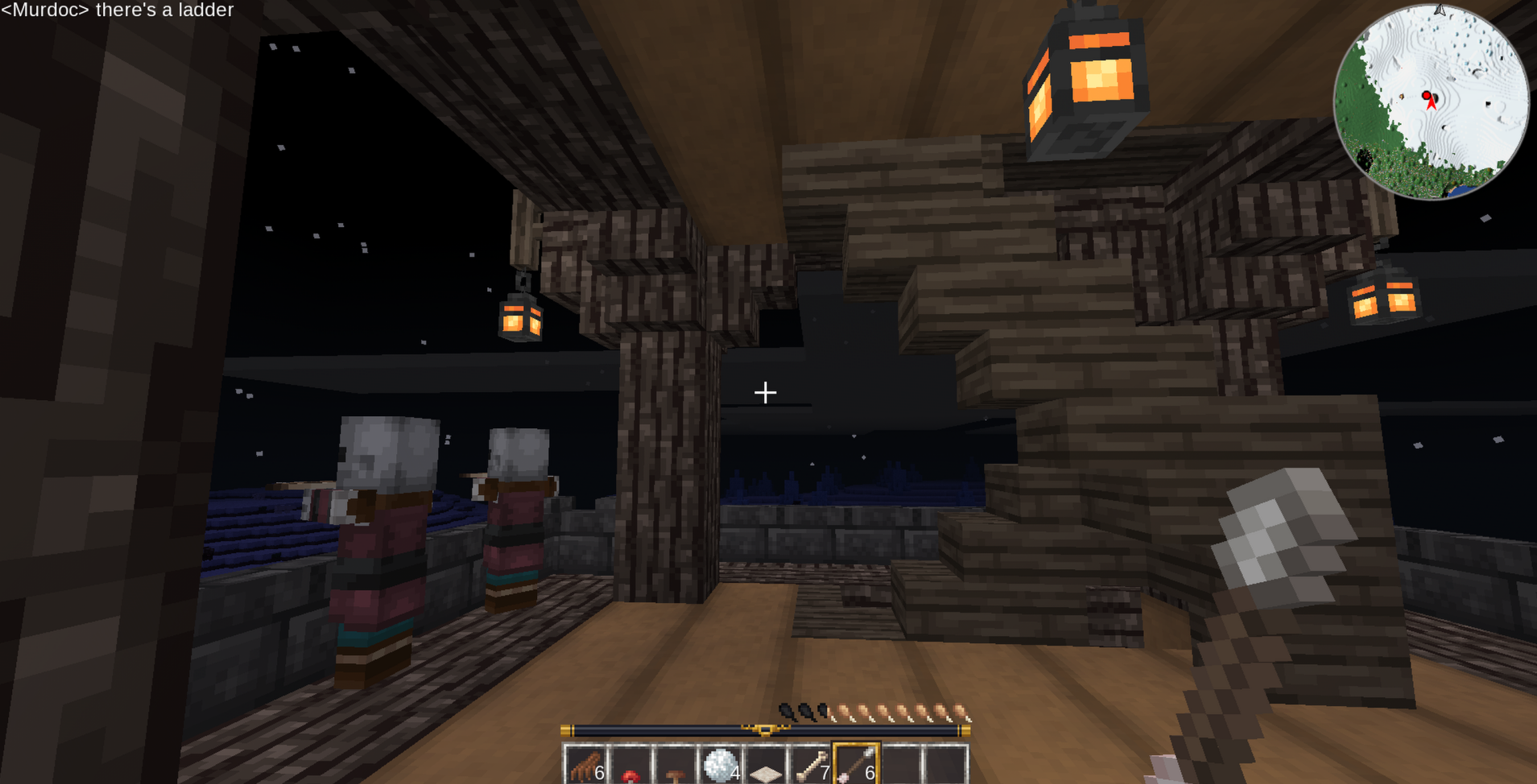Click Murdoc's chat message
Image resolution: width=1537 pixels, height=784 pixels.
coord(118,10)
